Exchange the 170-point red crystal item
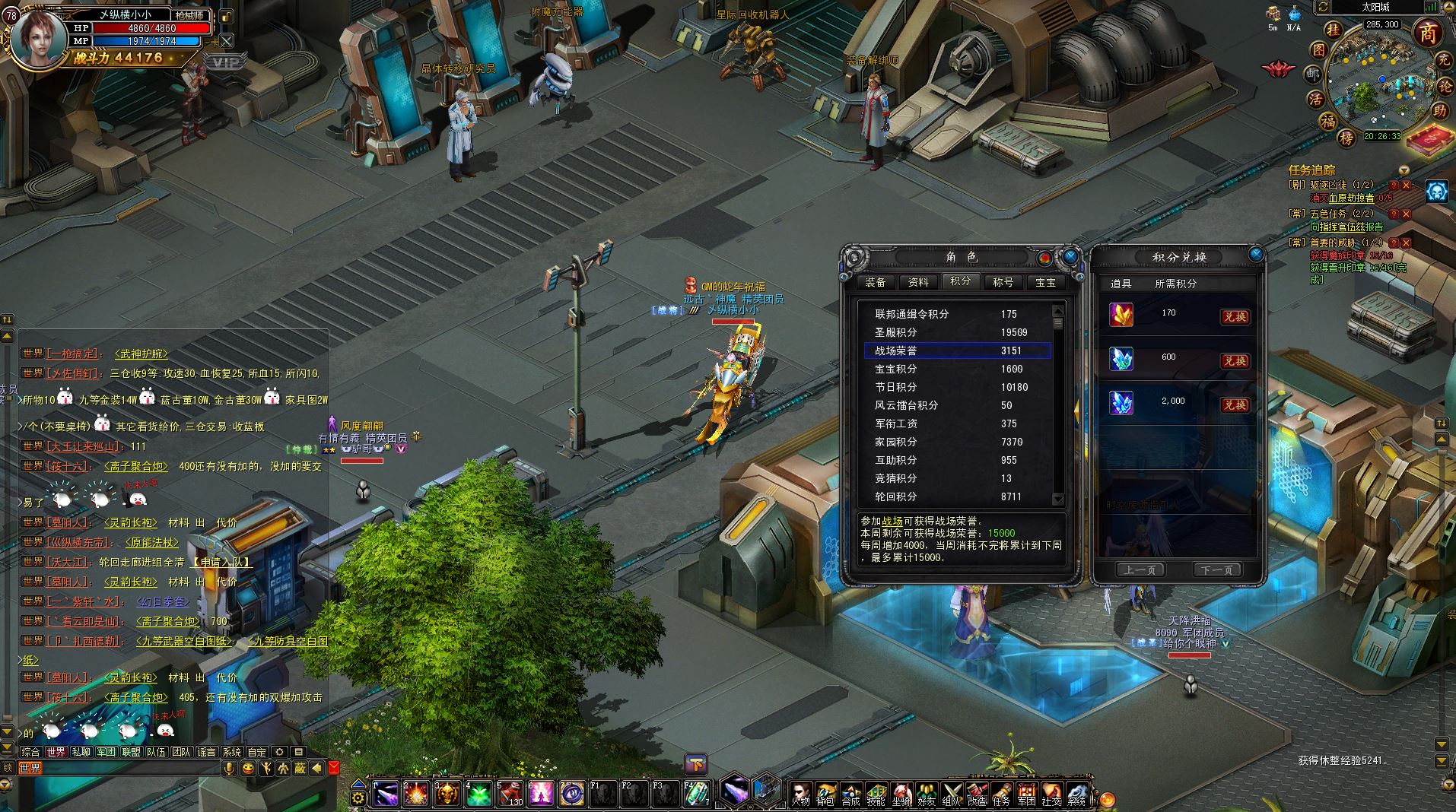Screen dimensions: 1456x812 click(x=1235, y=317)
